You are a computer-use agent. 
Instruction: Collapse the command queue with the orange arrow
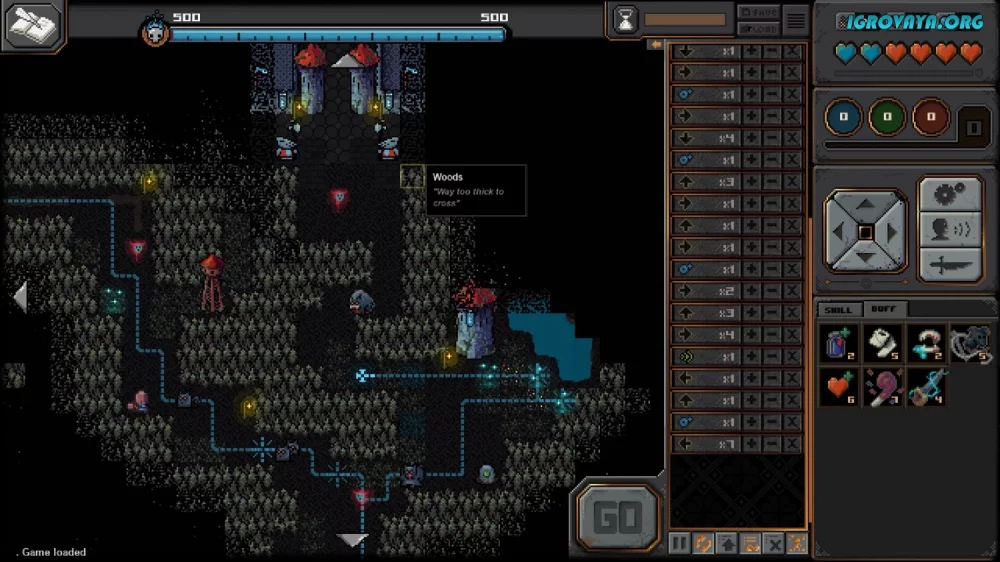click(x=656, y=44)
